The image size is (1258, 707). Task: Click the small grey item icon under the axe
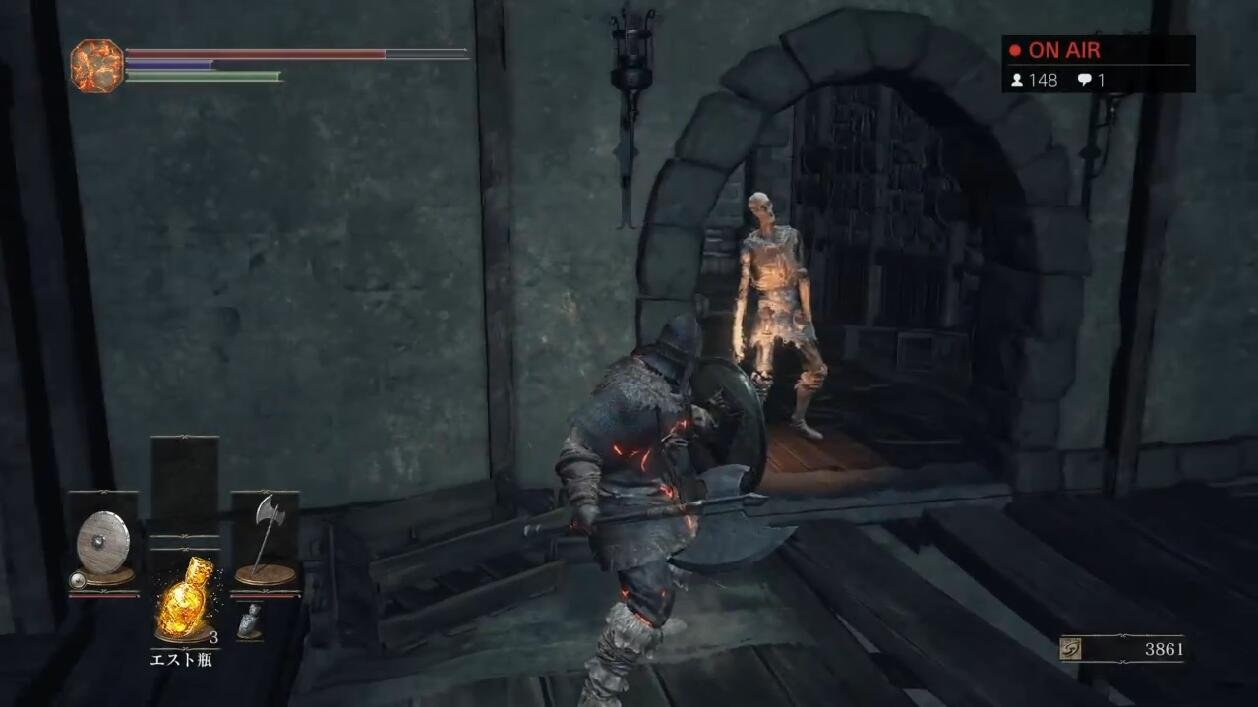pyautogui.click(x=252, y=621)
